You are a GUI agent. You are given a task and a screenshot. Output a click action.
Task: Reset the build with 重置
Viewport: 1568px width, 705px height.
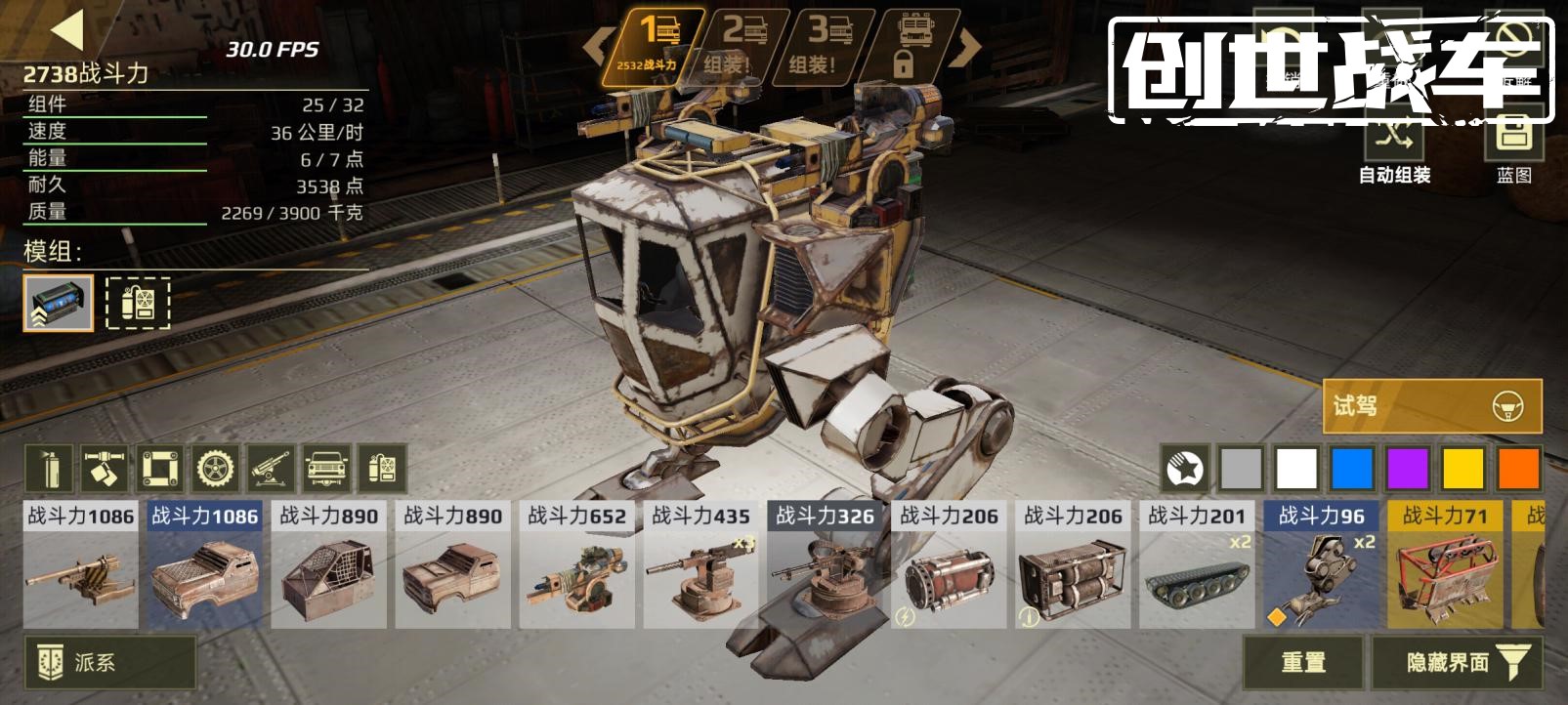(1302, 662)
